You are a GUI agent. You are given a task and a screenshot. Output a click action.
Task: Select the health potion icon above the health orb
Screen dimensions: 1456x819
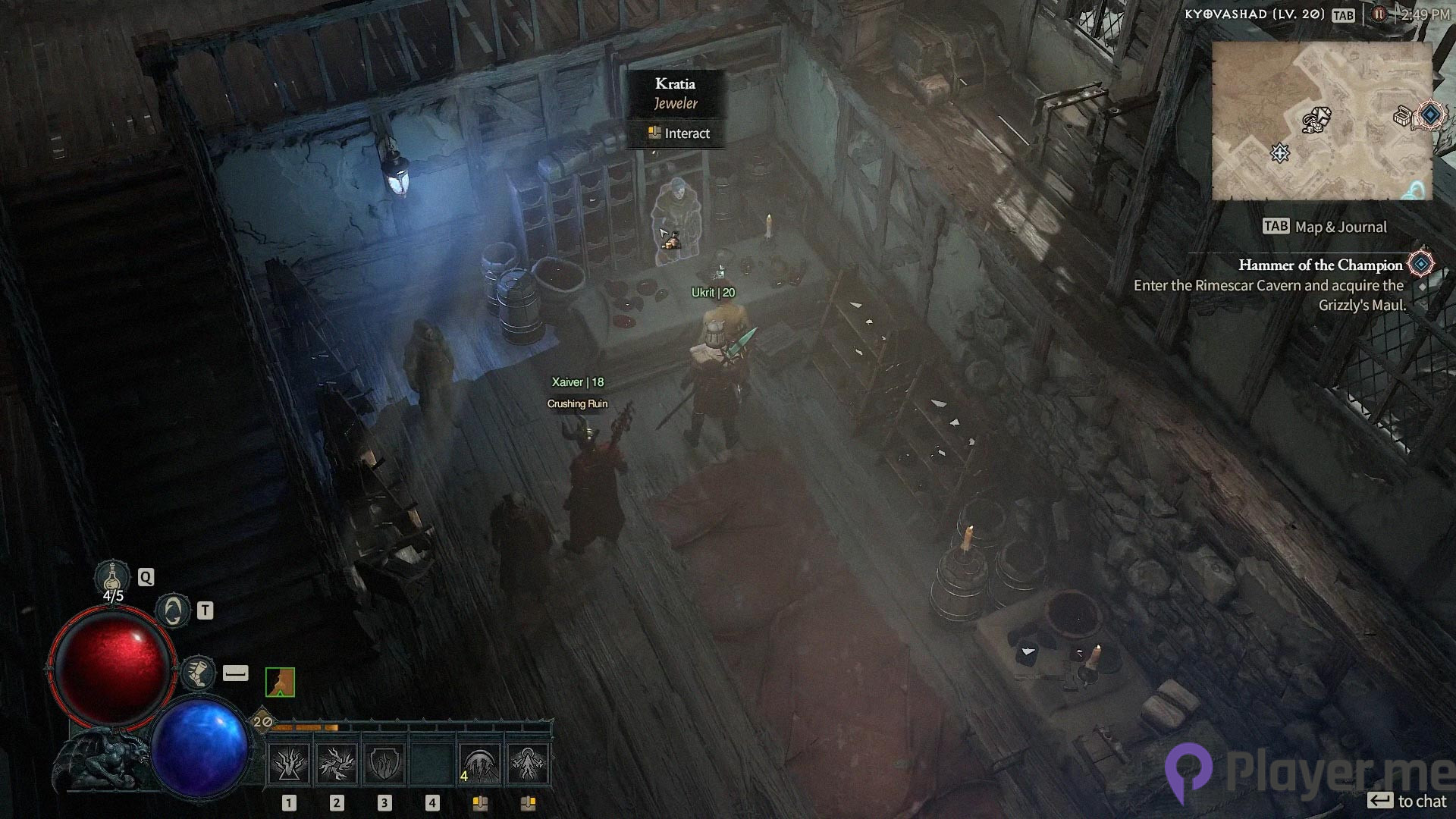pyautogui.click(x=112, y=576)
